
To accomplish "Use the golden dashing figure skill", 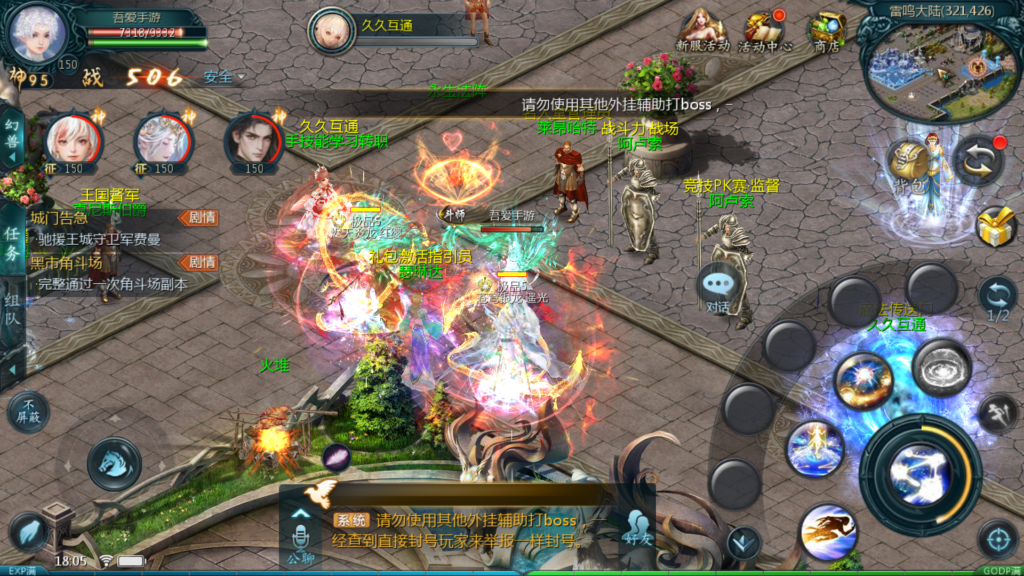I will tap(827, 531).
